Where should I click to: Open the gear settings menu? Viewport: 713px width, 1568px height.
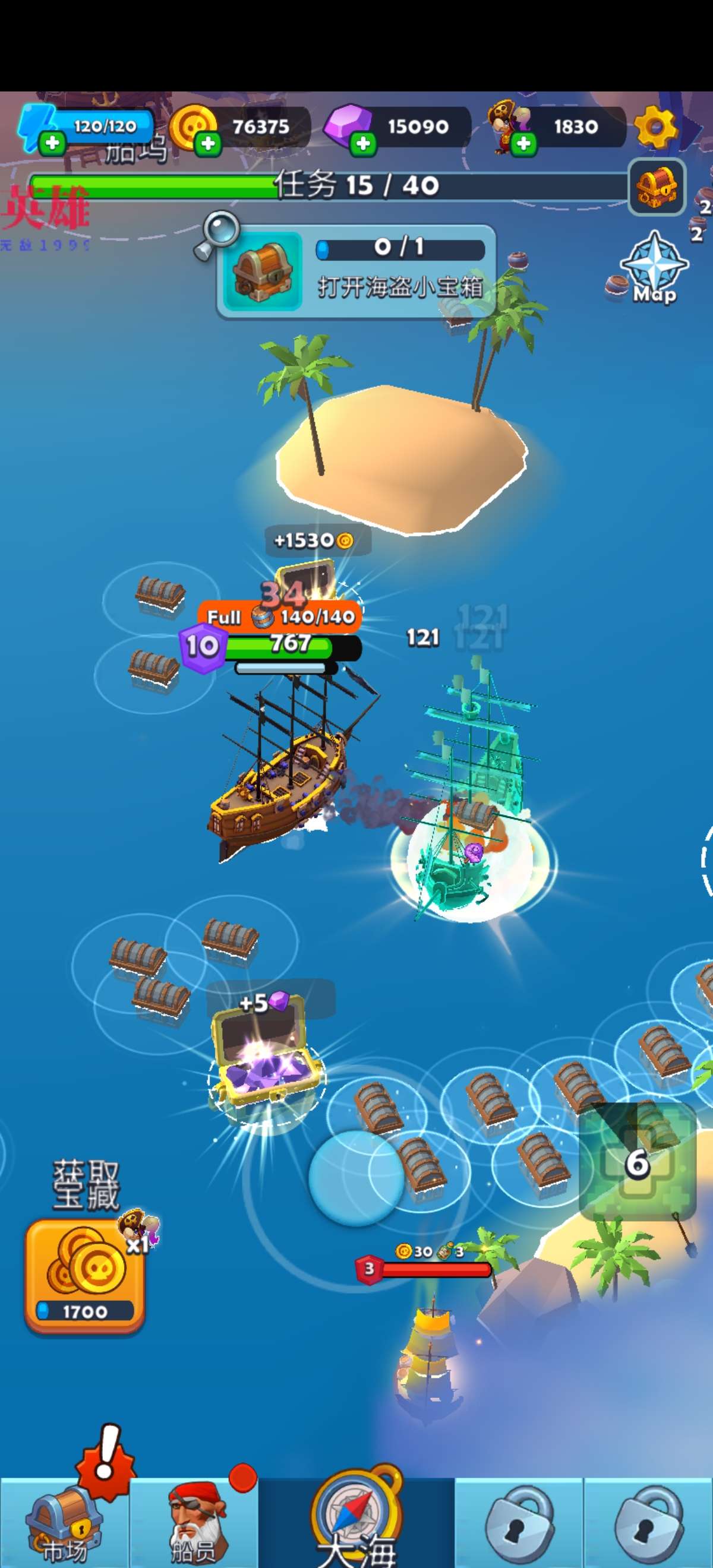click(x=655, y=127)
